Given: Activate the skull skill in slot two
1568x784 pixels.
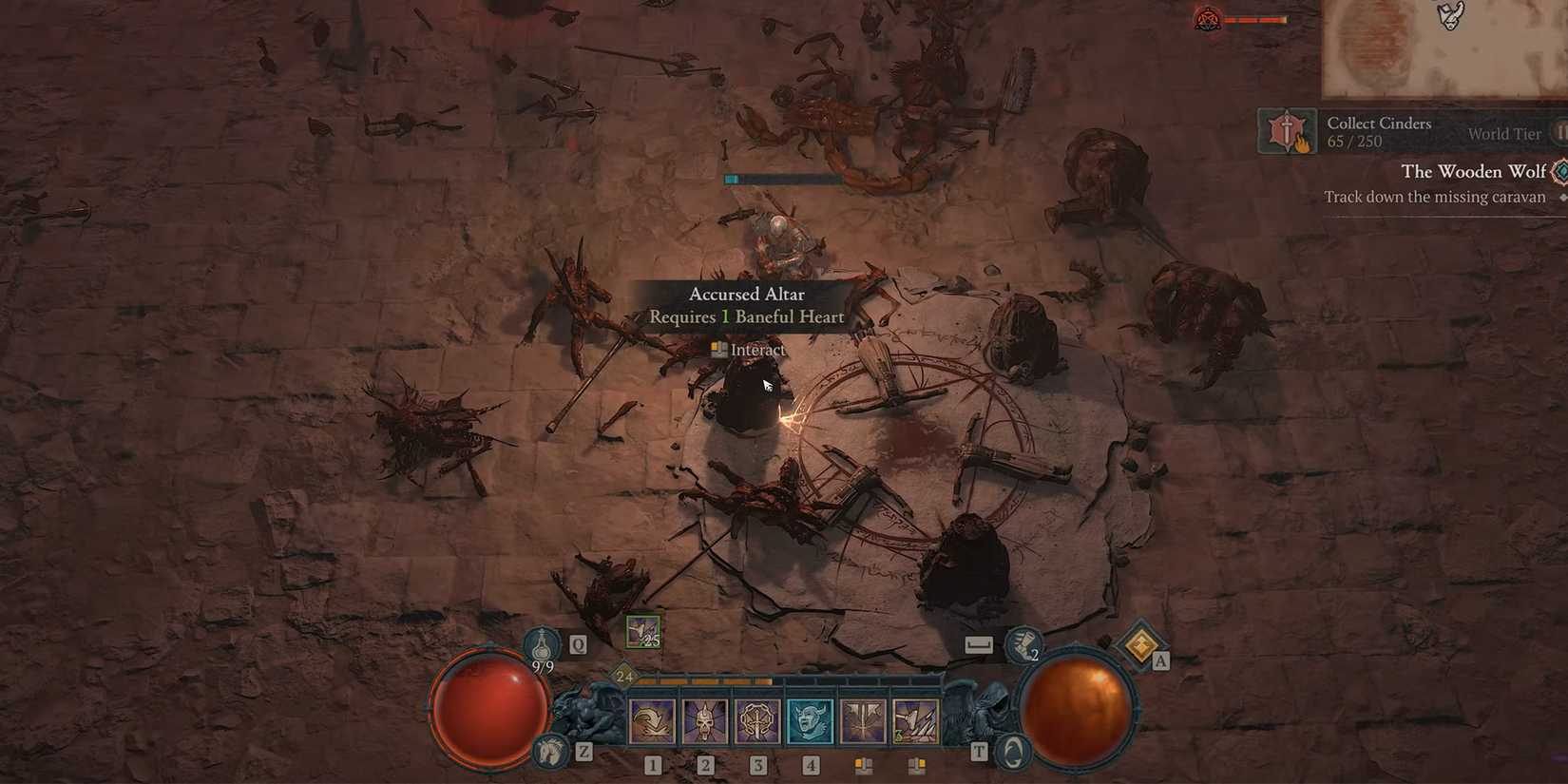Looking at the screenshot, I should click(705, 719).
